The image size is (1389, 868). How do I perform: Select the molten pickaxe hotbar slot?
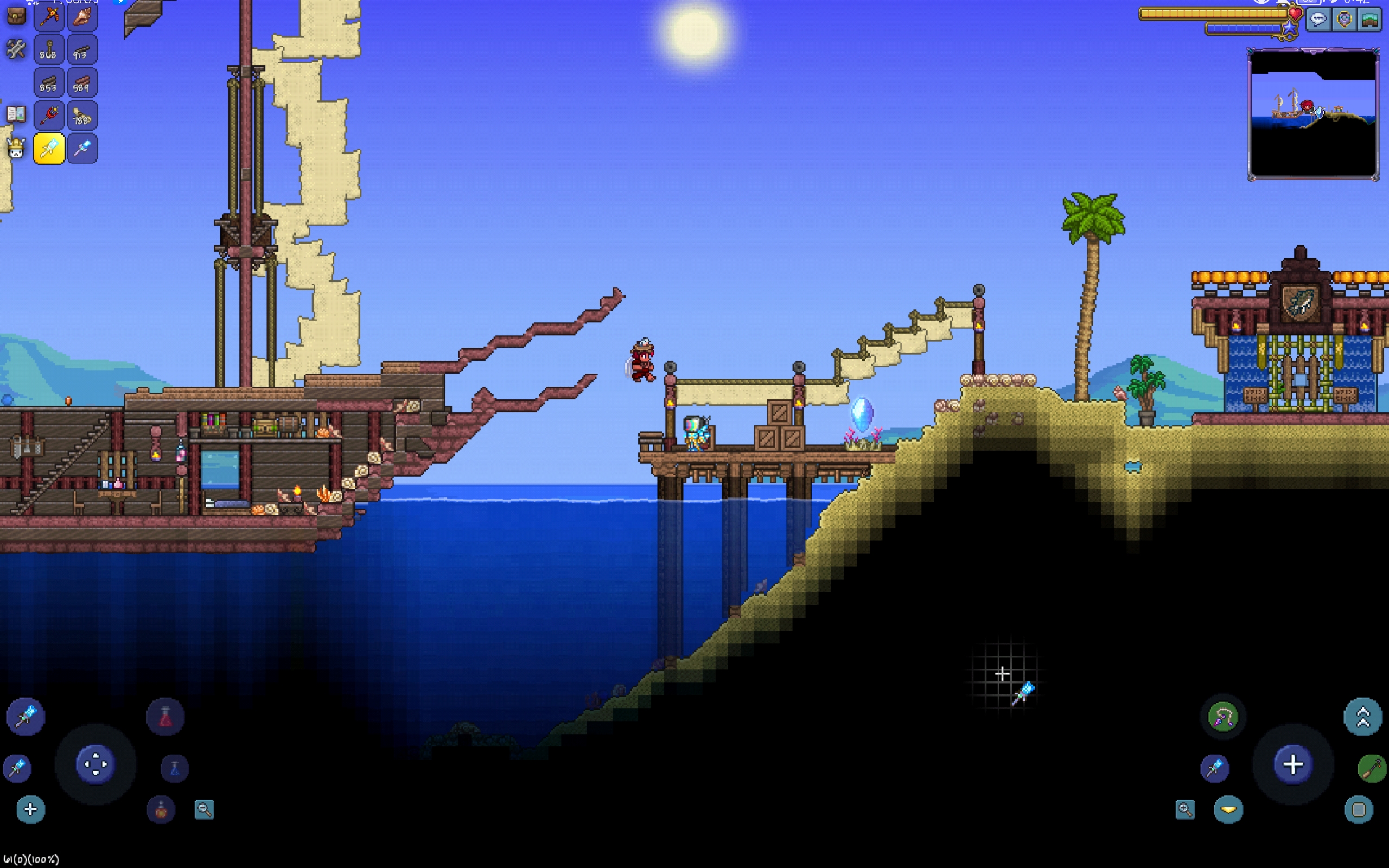coord(49,16)
